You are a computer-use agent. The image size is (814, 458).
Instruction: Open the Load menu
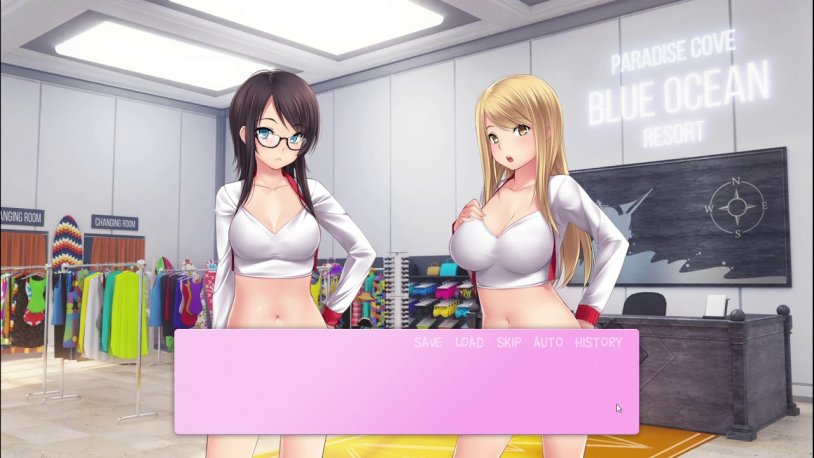click(469, 342)
